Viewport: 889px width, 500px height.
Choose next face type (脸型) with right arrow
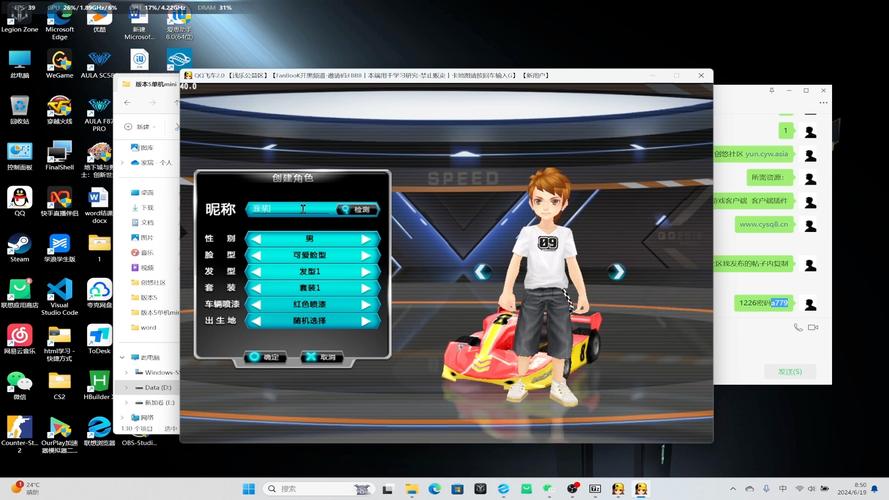point(367,255)
